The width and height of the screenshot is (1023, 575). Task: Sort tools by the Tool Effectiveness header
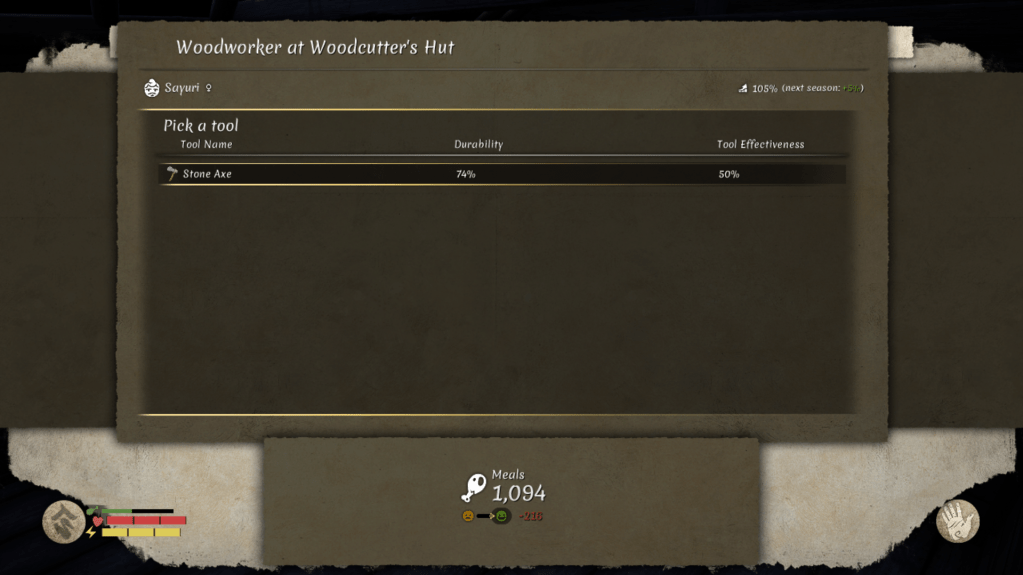click(760, 145)
